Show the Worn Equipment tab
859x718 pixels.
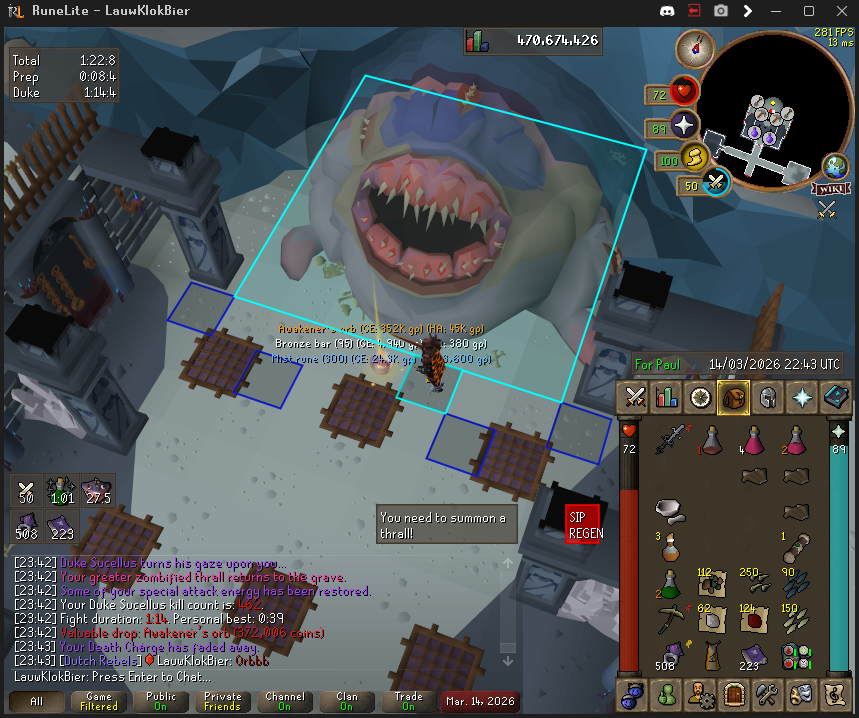click(767, 397)
